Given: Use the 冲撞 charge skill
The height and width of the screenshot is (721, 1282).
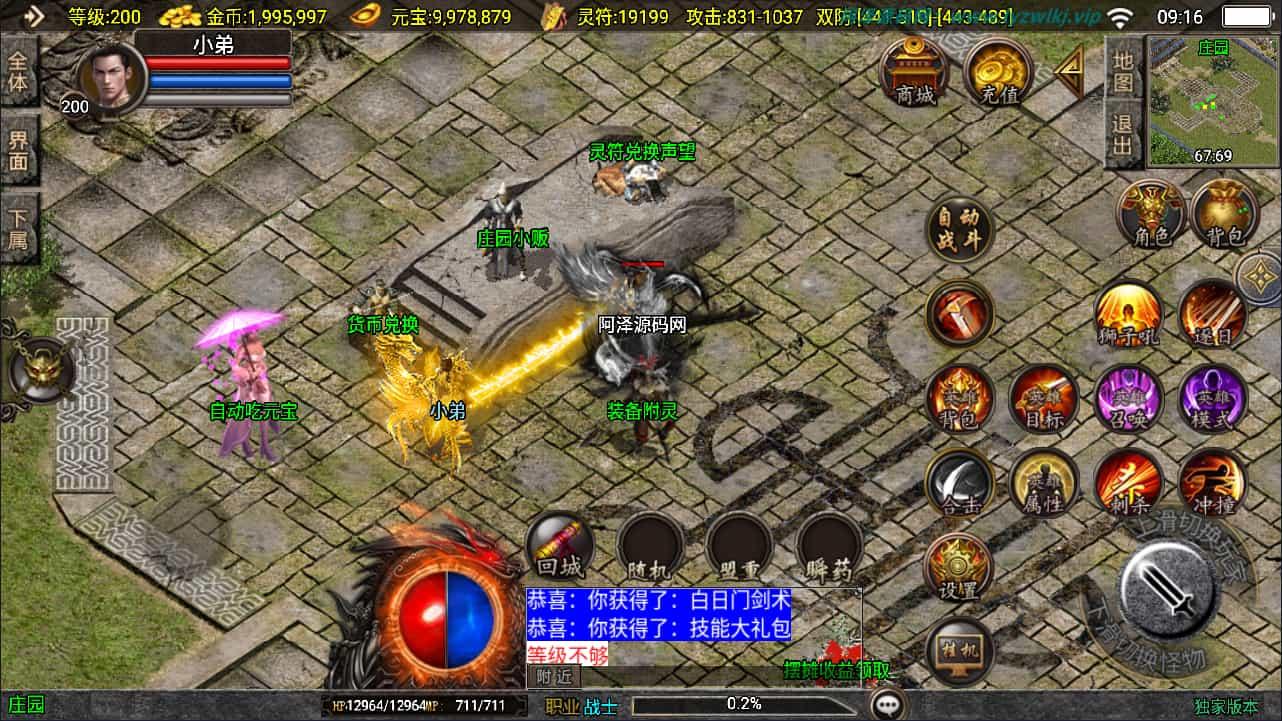Looking at the screenshot, I should tap(1212, 484).
